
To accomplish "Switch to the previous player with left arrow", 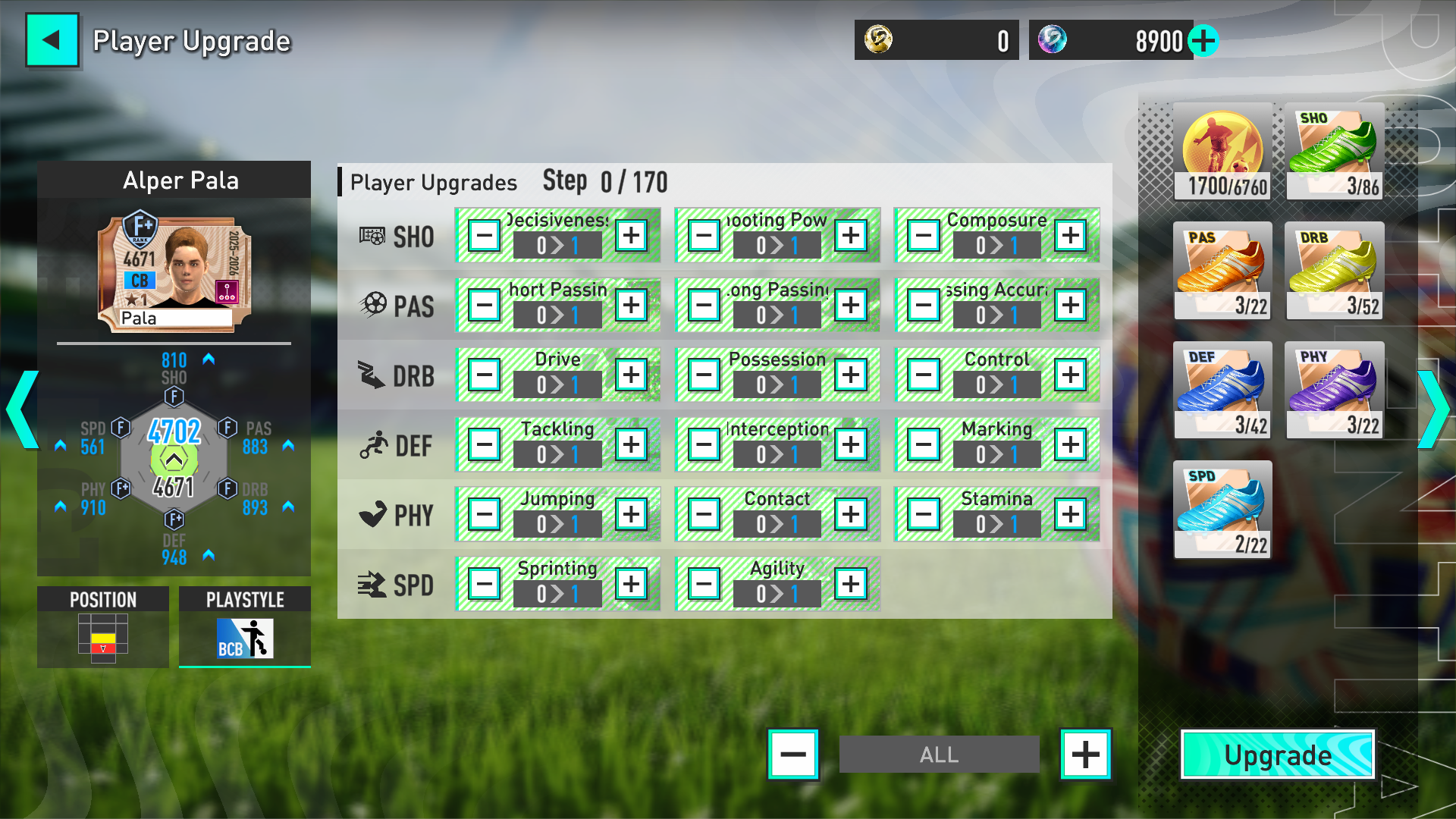I will pos(21,409).
